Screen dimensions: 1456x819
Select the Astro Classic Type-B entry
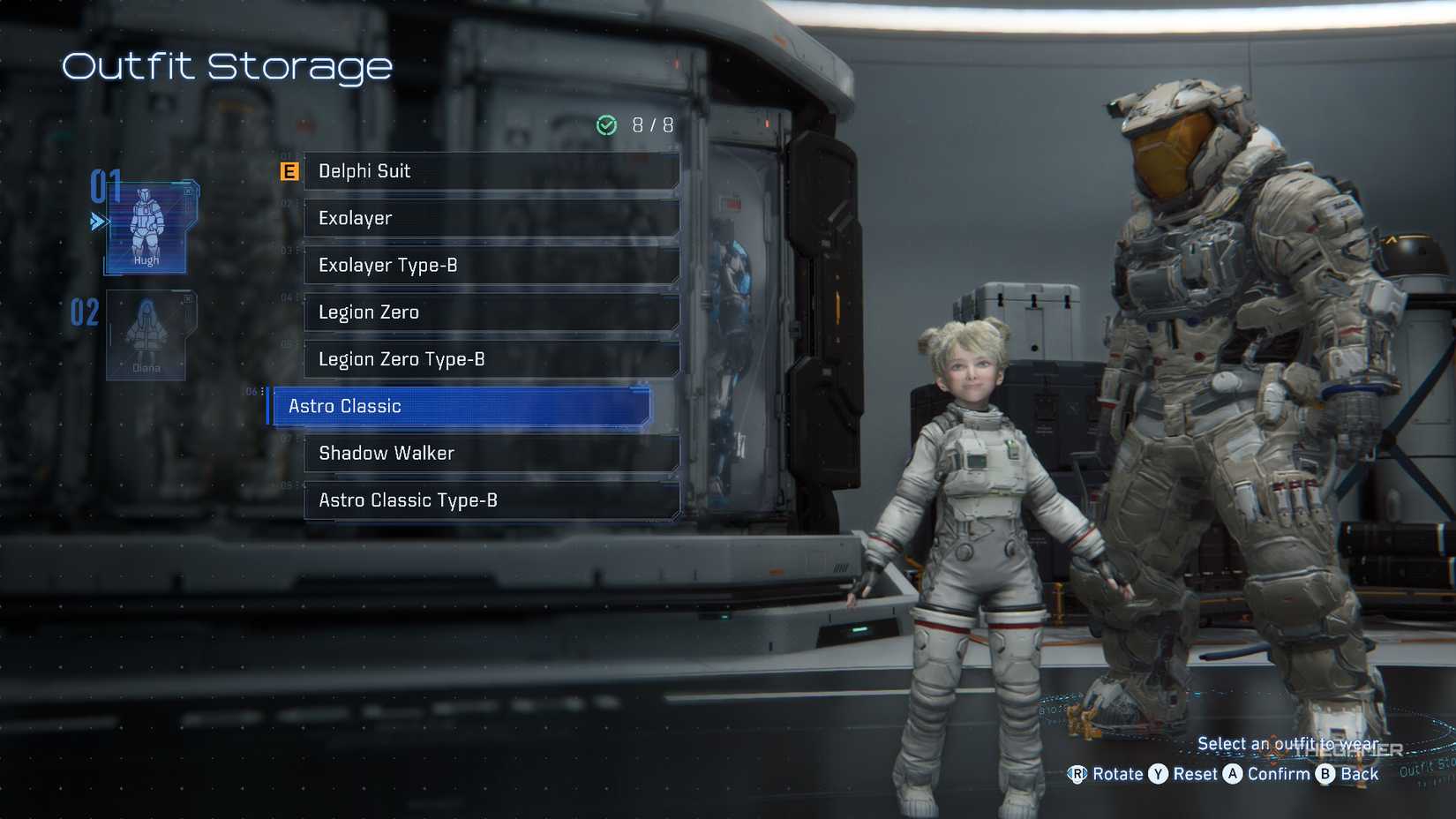coord(491,500)
